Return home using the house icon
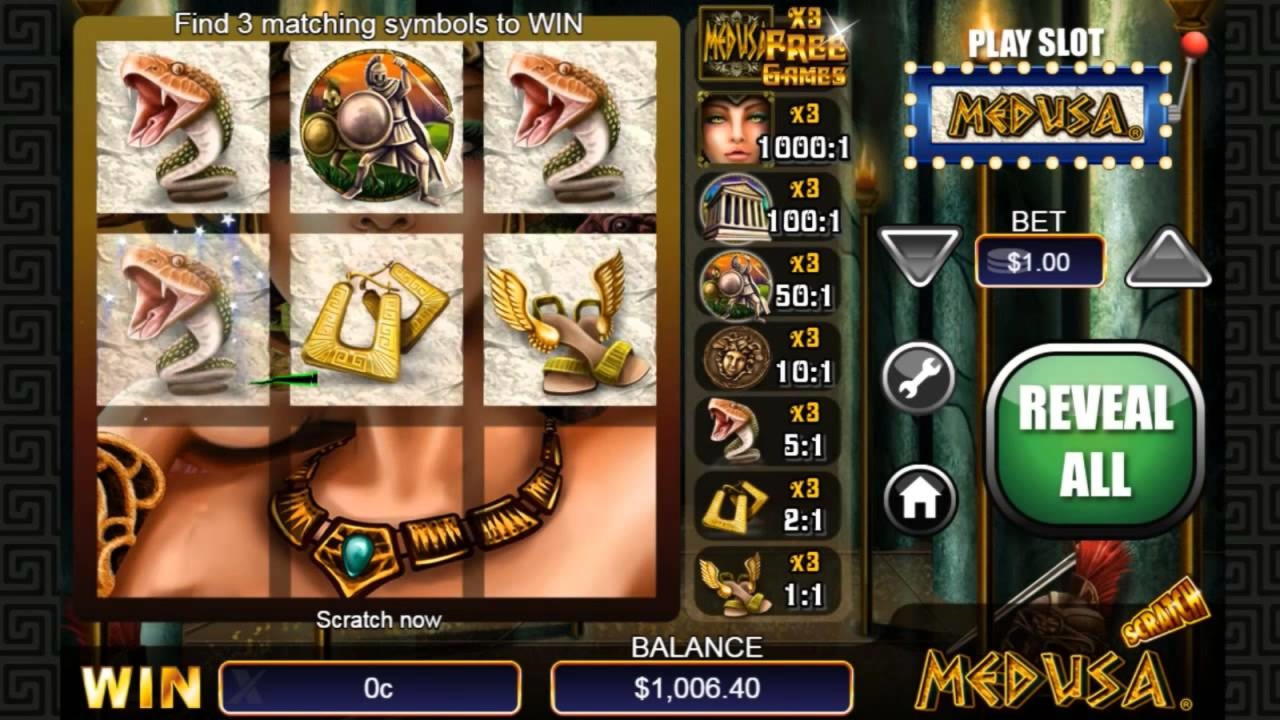The image size is (1280, 720). coord(920,499)
